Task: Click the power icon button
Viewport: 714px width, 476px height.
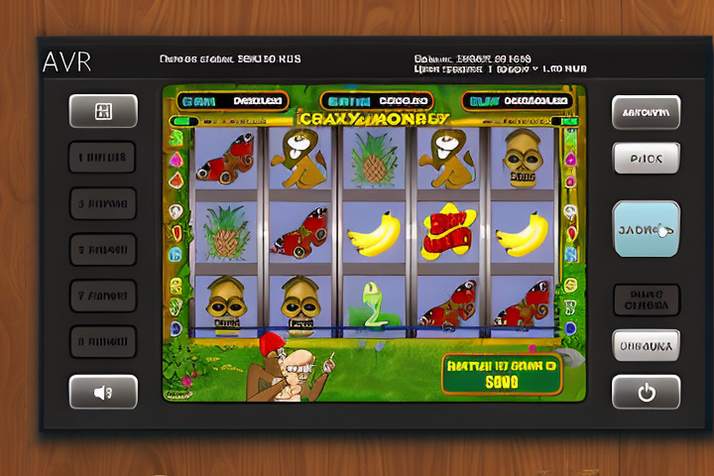Action: click(645, 392)
